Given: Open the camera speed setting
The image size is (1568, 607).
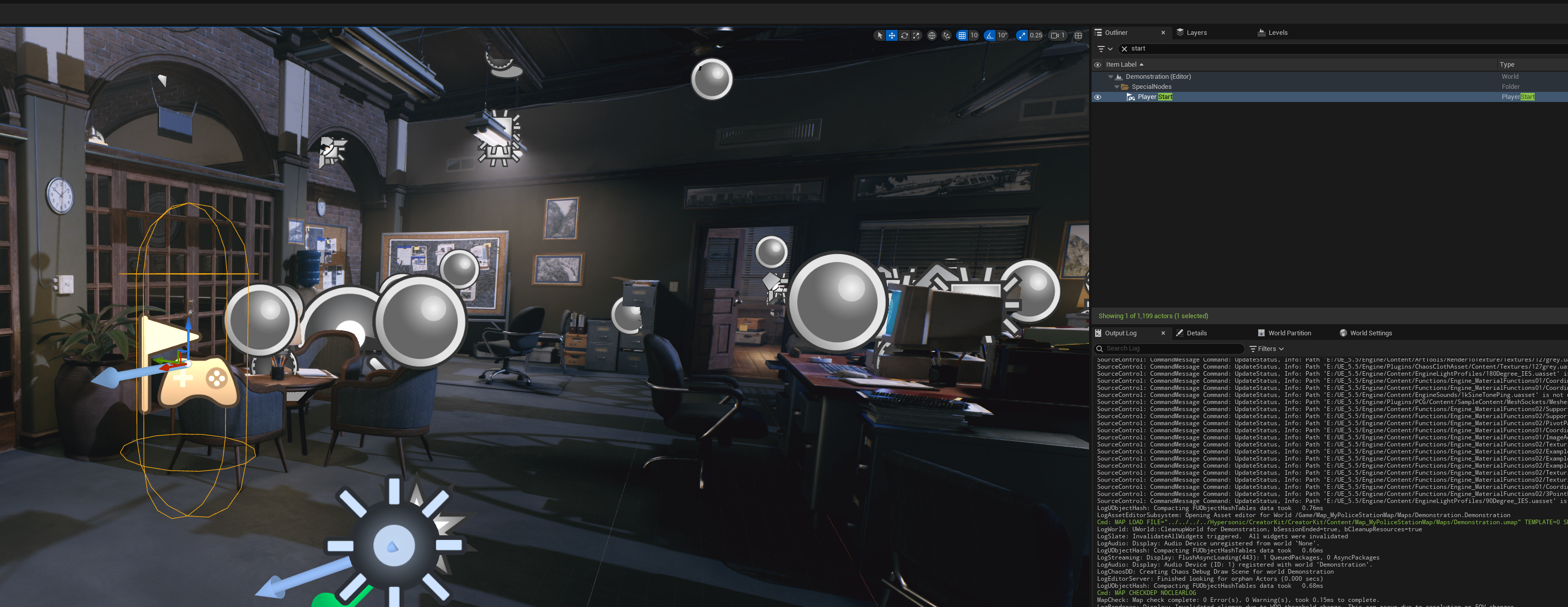Looking at the screenshot, I should [1058, 35].
